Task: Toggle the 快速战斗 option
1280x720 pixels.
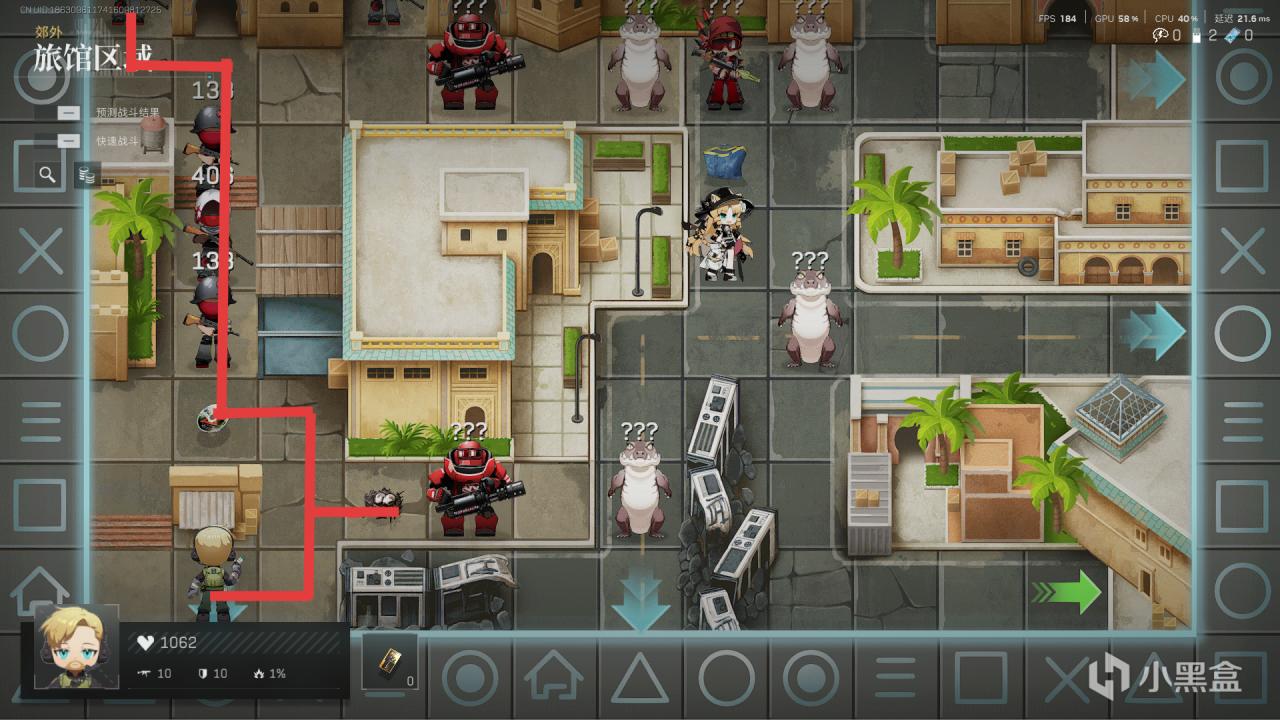Action: pyautogui.click(x=69, y=141)
